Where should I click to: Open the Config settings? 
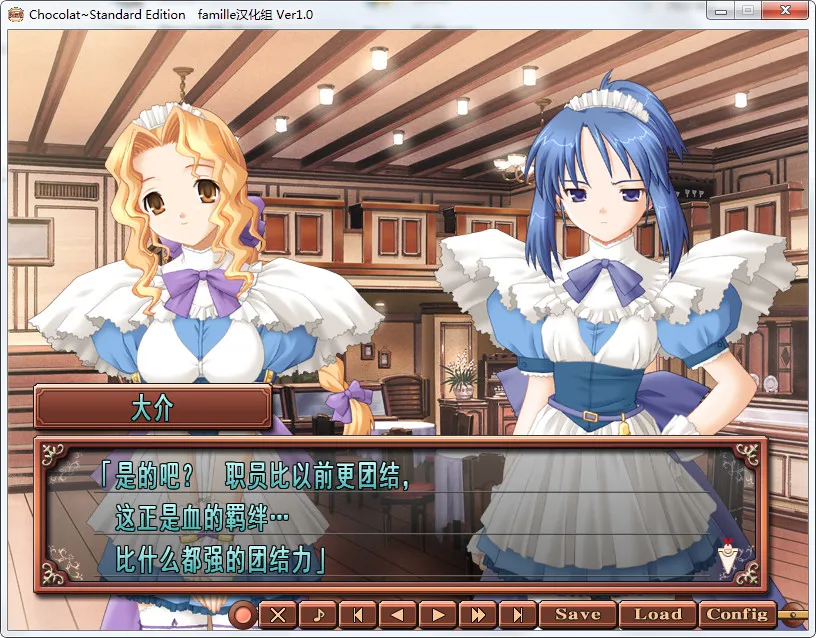coord(737,614)
